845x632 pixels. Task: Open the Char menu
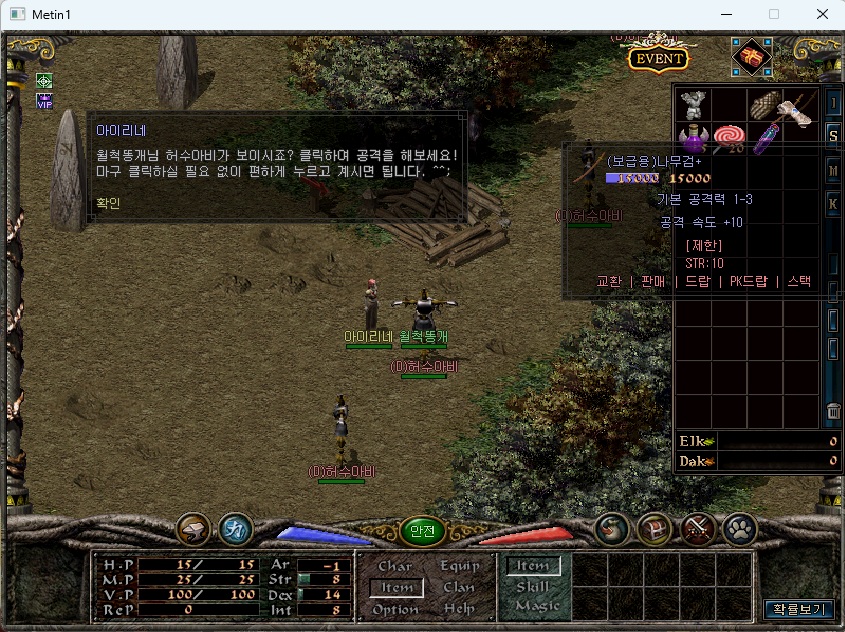(395, 567)
